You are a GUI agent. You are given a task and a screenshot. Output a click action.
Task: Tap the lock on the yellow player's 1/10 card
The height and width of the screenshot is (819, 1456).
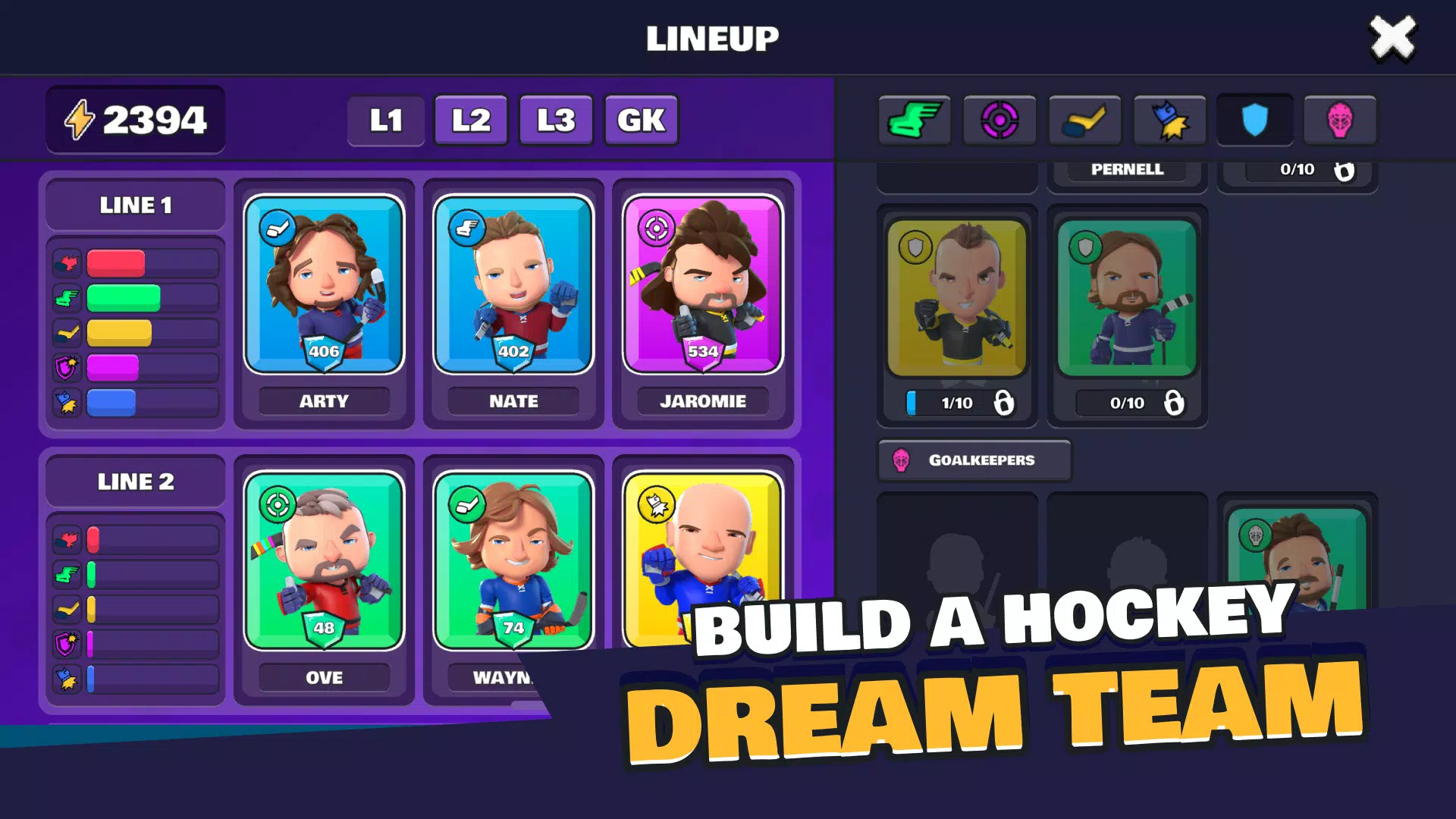pyautogui.click(x=1005, y=403)
